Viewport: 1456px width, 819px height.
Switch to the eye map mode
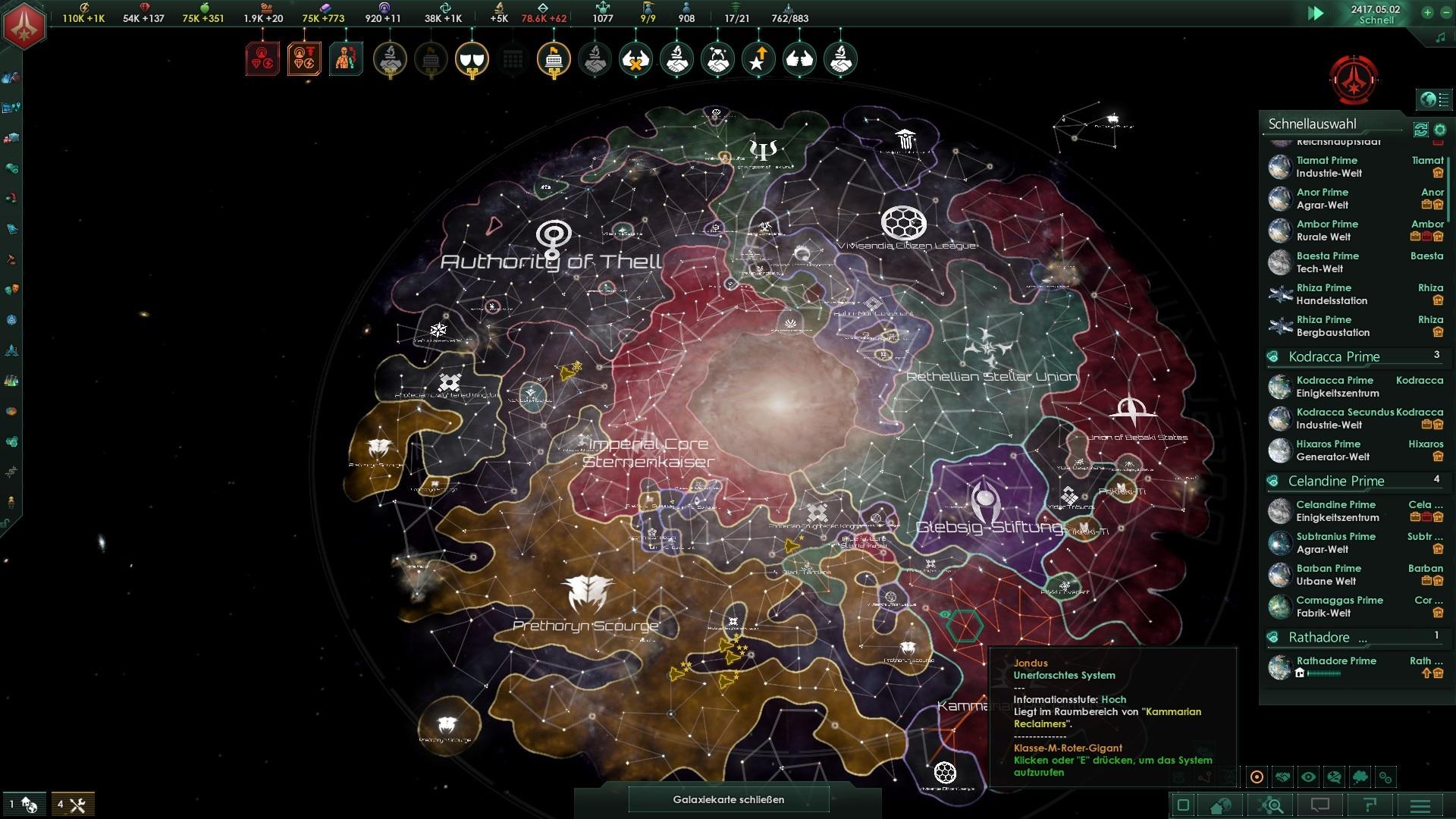(x=1308, y=777)
